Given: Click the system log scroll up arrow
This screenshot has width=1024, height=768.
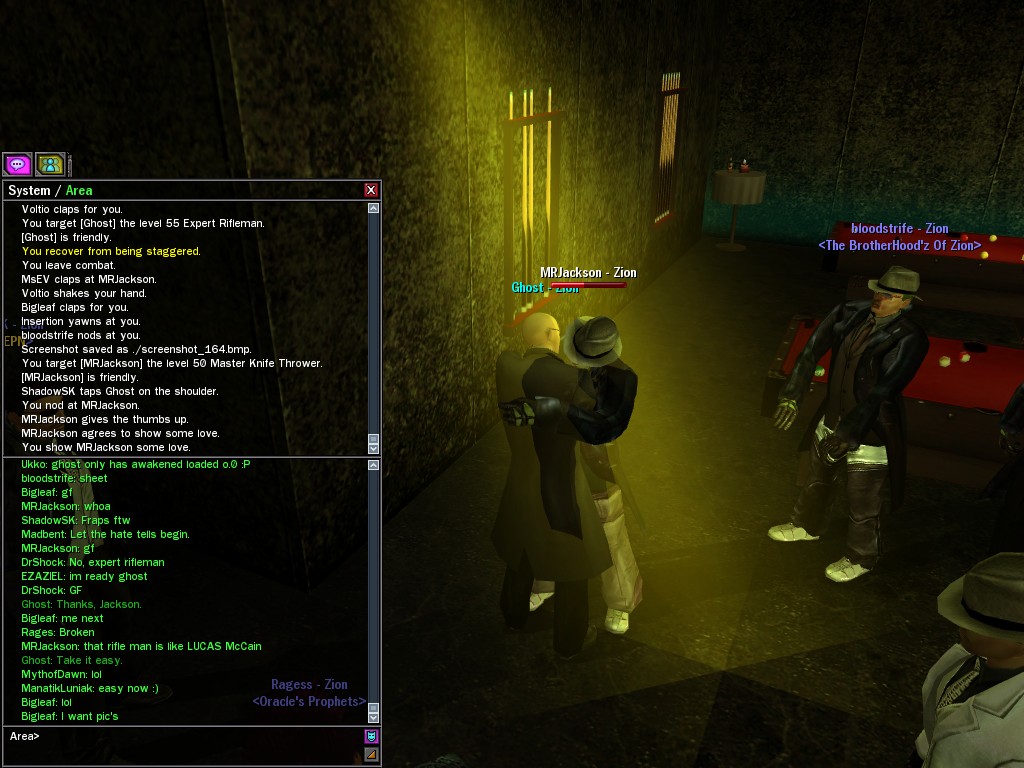Looking at the screenshot, I should click(x=374, y=209).
